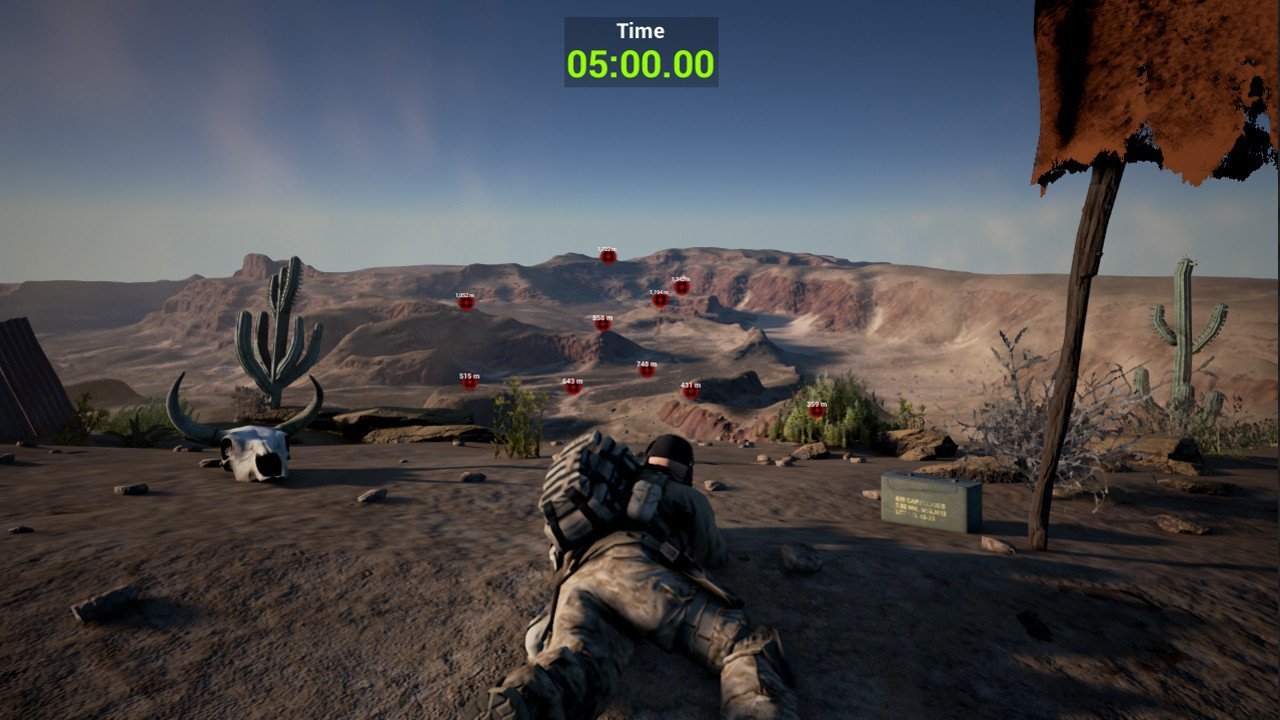
Task: Select the 515 m target marker
Action: (x=469, y=383)
